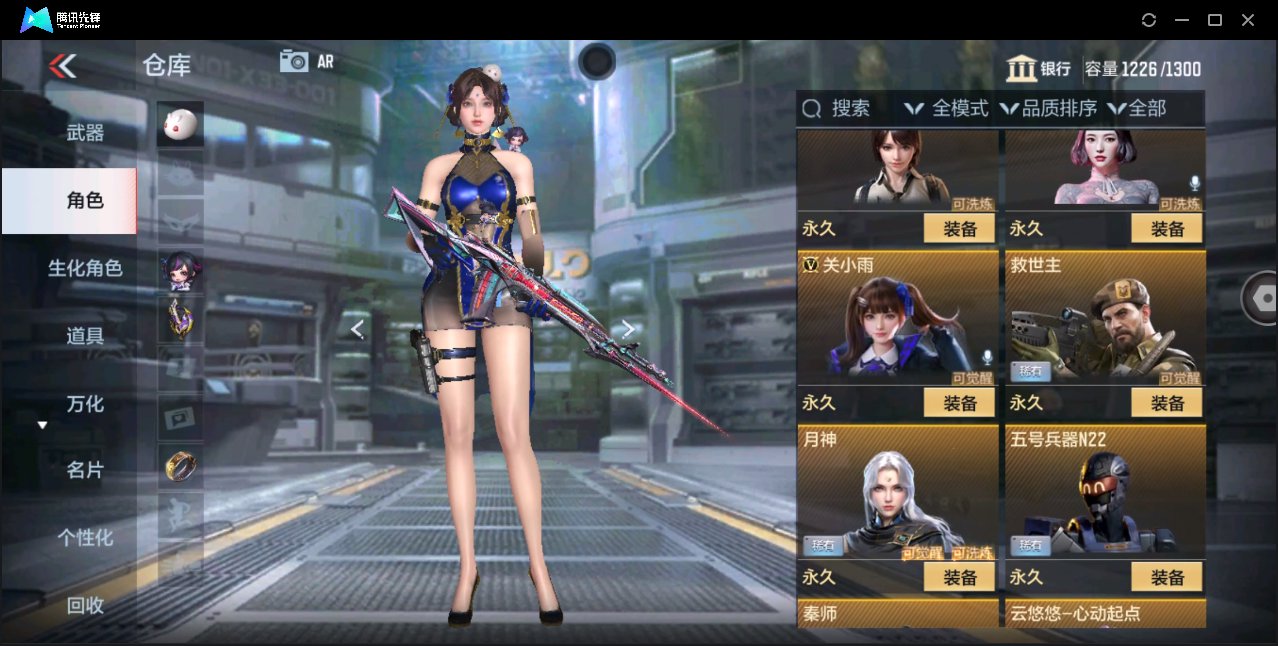Rotate character with the right arrow

627,329
